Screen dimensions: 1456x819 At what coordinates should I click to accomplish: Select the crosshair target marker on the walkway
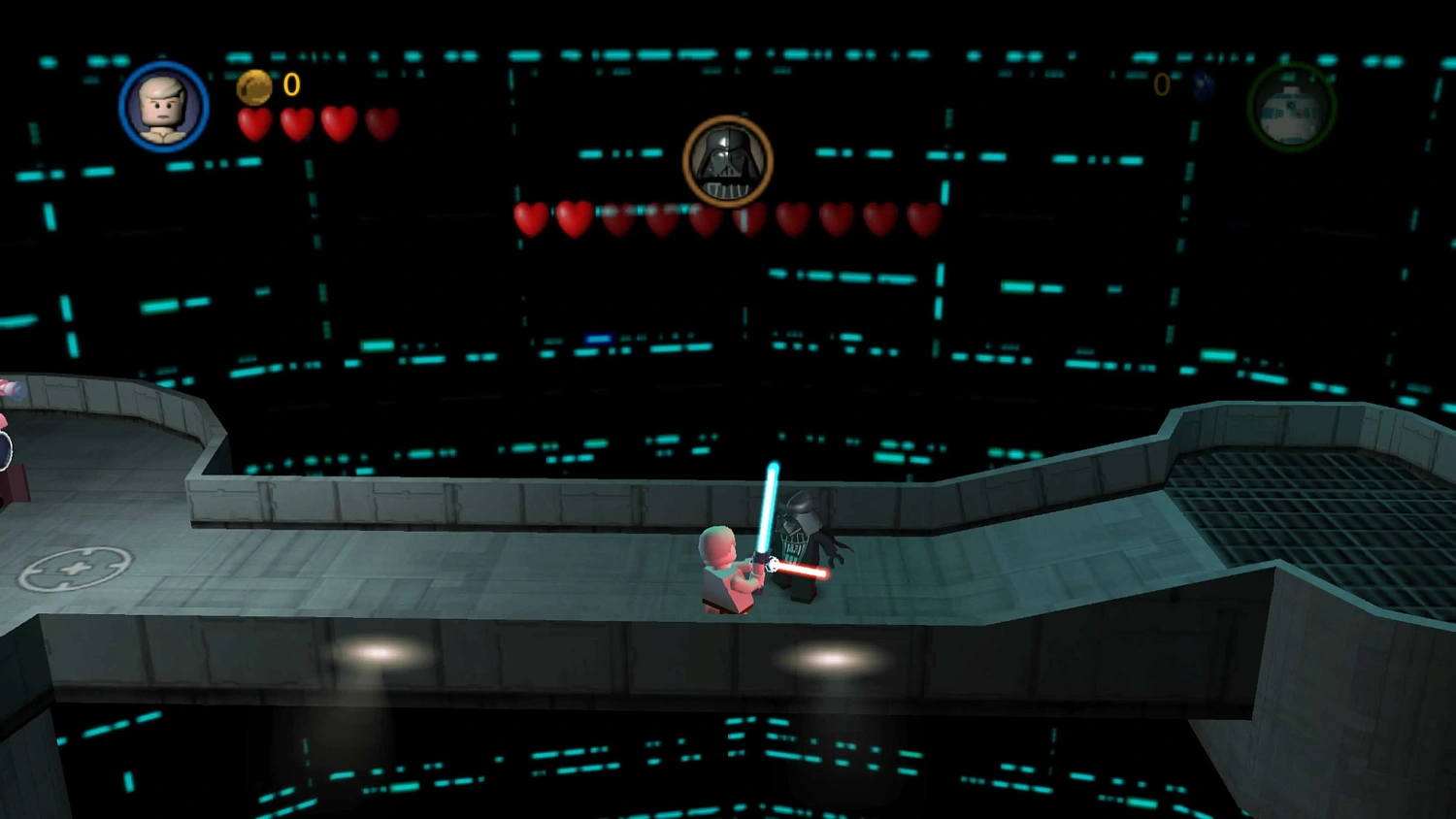click(x=77, y=566)
